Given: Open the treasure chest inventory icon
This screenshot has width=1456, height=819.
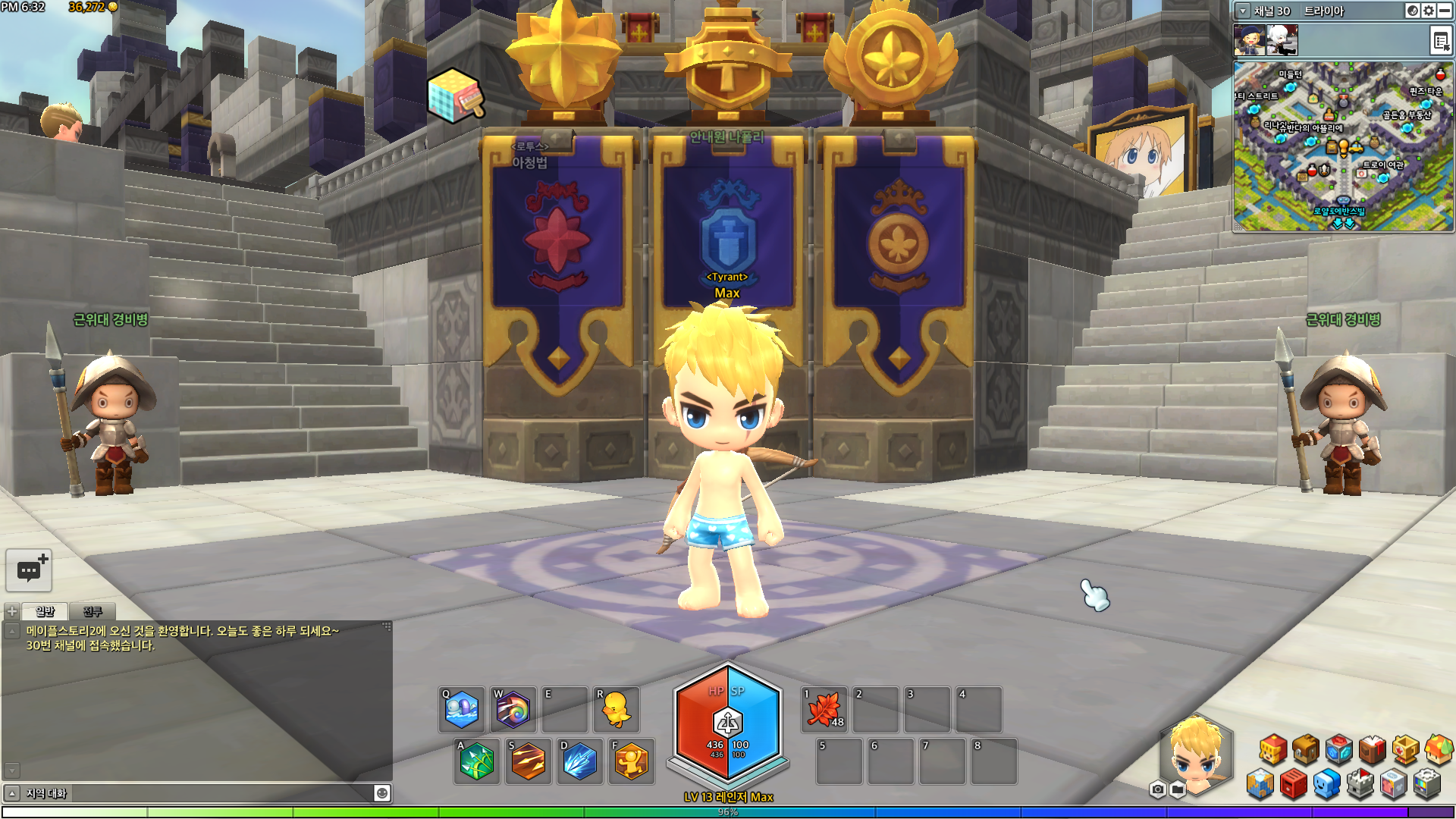Looking at the screenshot, I should click(x=1306, y=749).
